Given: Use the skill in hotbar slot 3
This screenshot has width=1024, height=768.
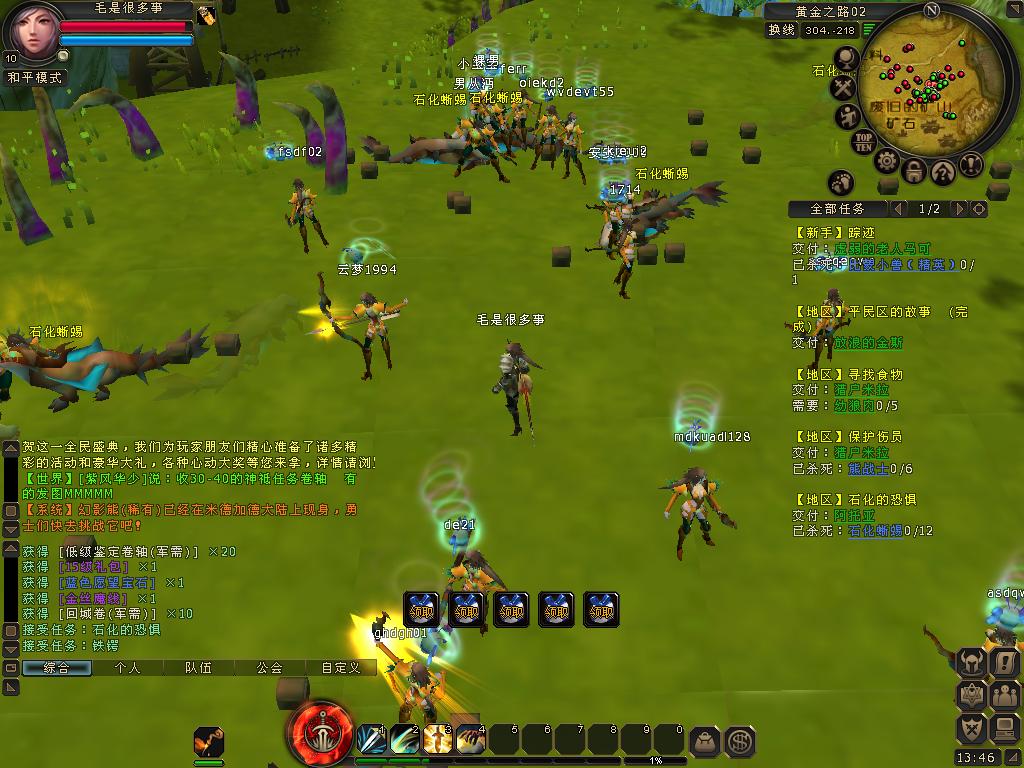Looking at the screenshot, I should 437,740.
